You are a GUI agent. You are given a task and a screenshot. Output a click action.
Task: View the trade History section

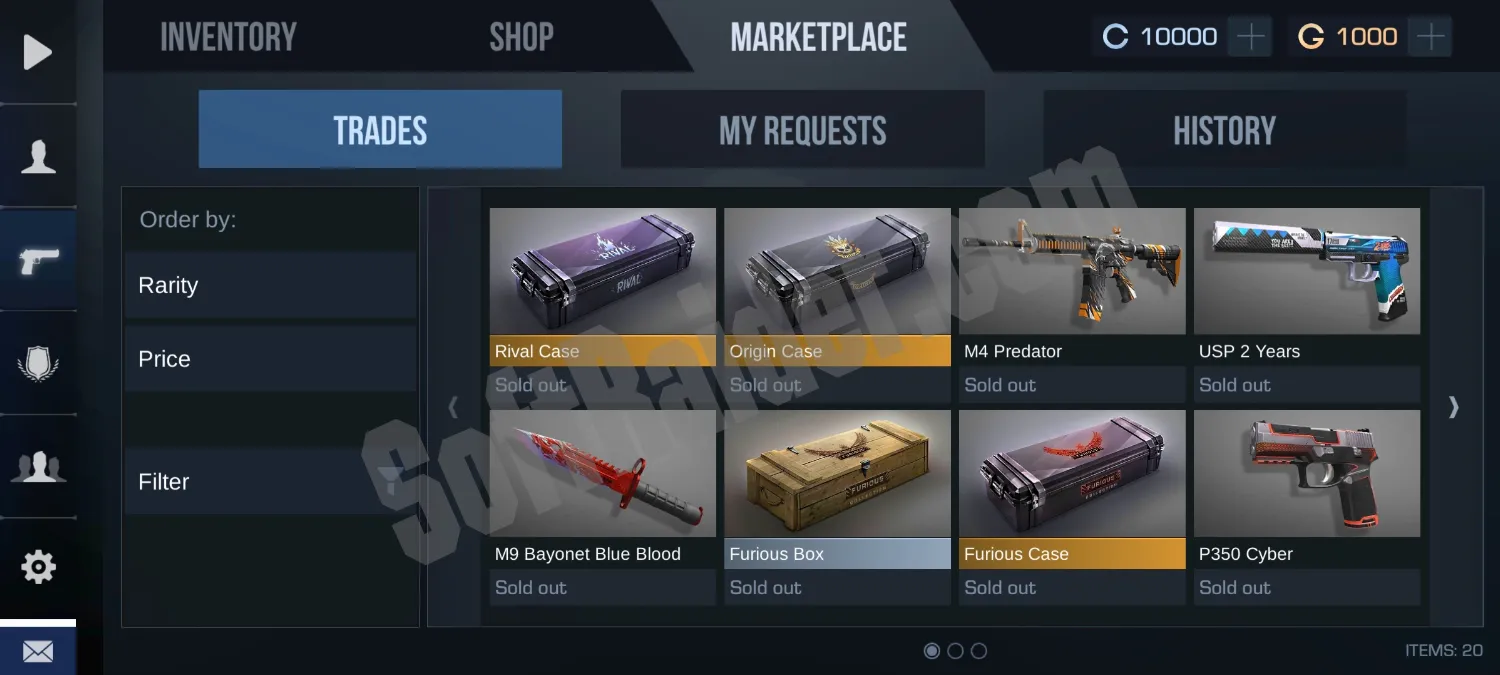click(x=1224, y=130)
